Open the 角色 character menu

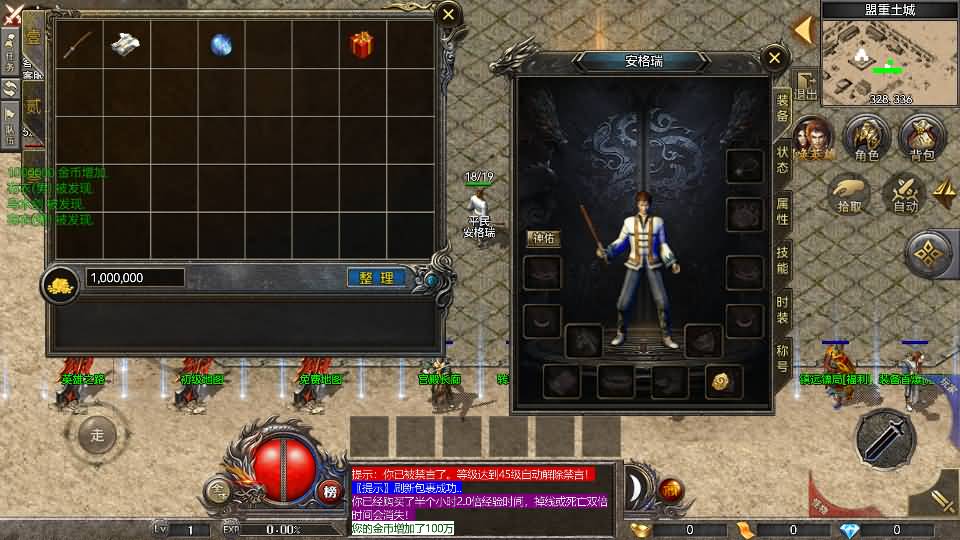[x=866, y=139]
